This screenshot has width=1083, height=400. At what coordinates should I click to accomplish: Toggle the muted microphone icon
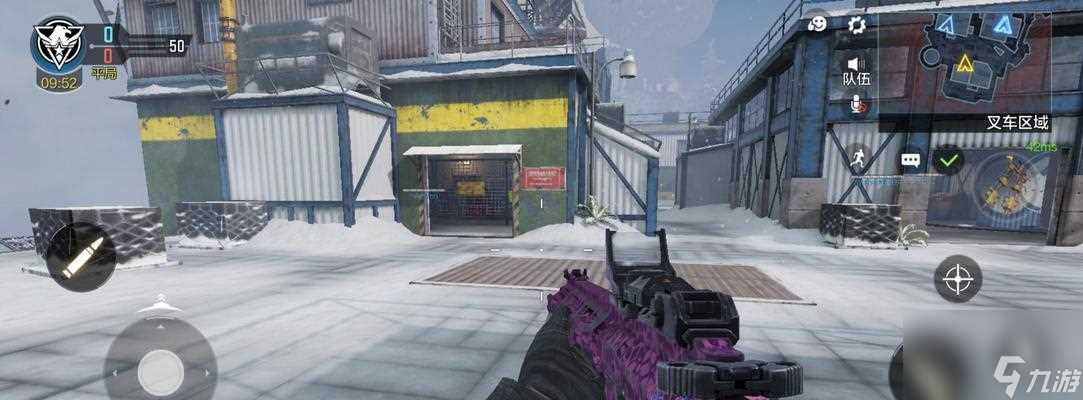coord(856,102)
